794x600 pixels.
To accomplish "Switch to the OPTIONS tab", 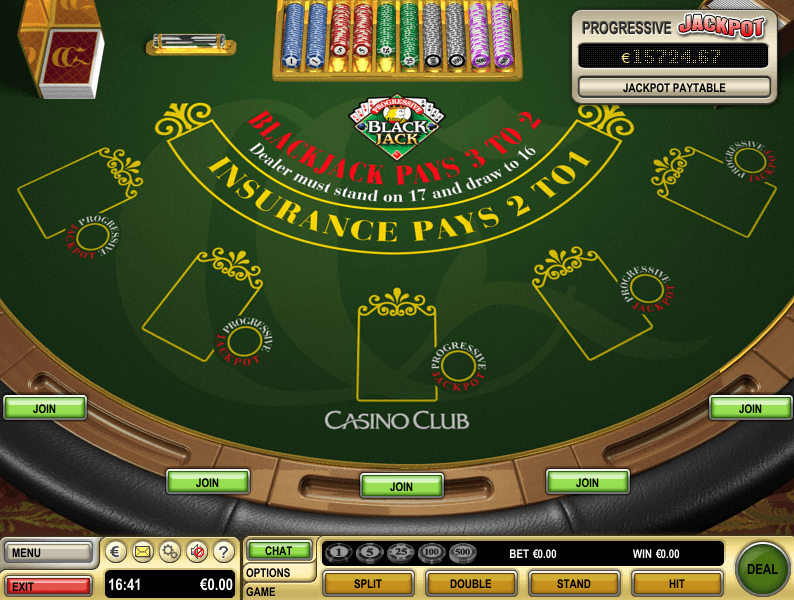I will coord(268,573).
